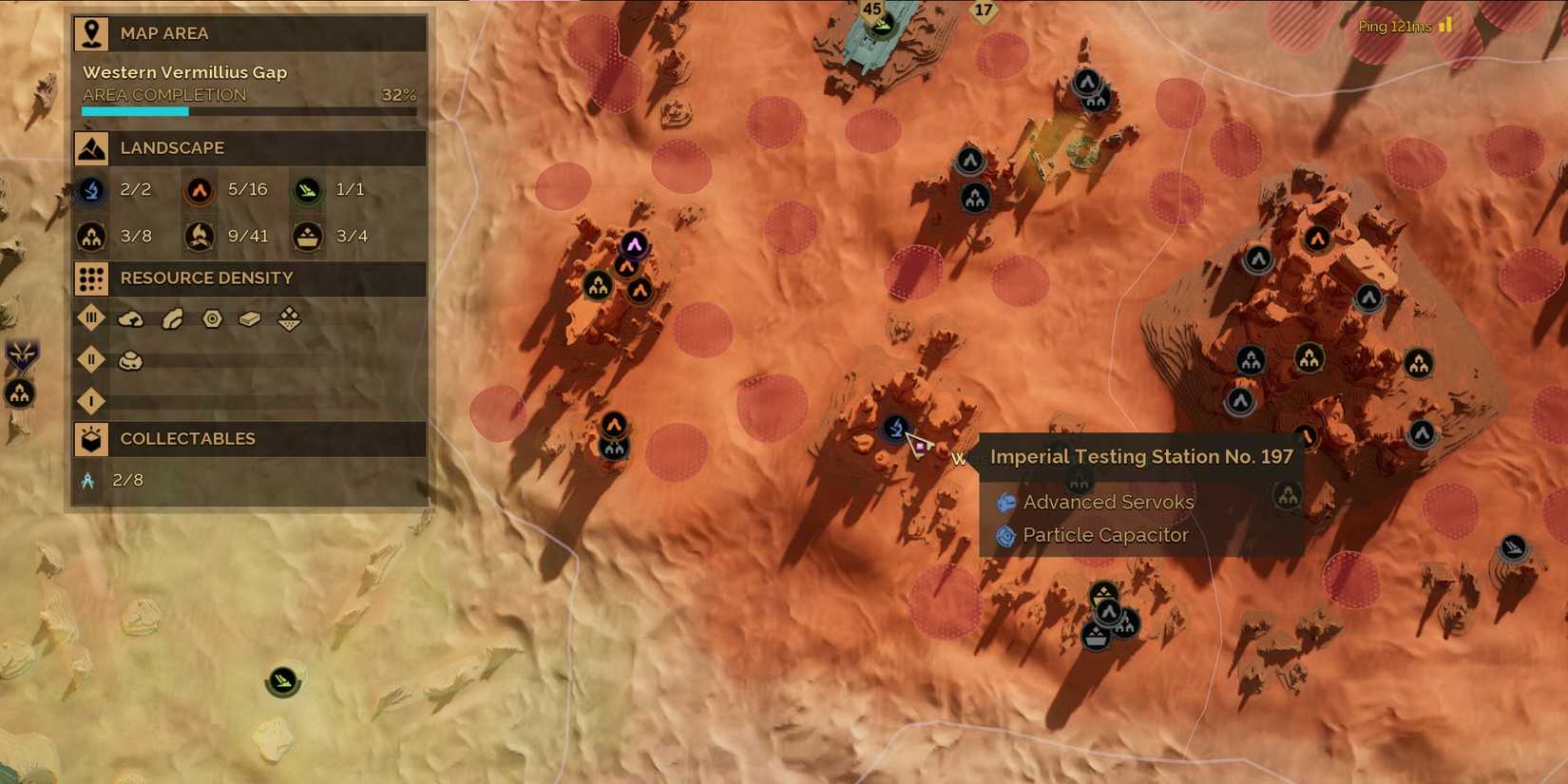
Task: Select the campfire icon marked 9/41
Action: coord(199,235)
